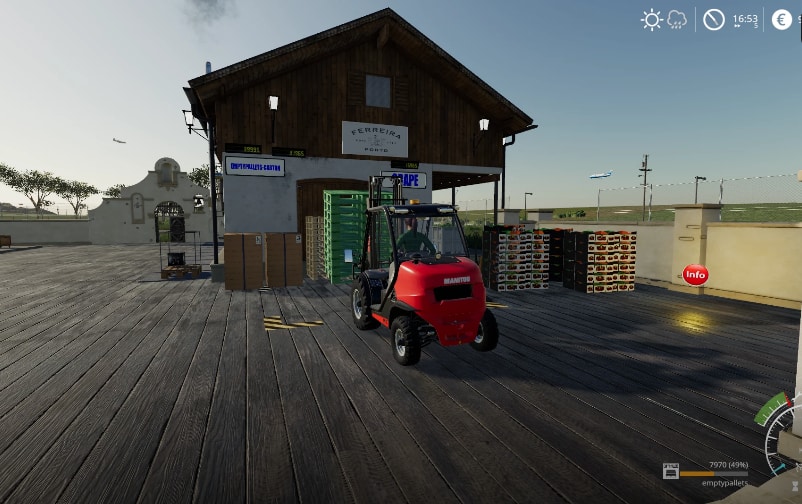This screenshot has width=802, height=504.
Task: Select the round clock dial icon
Action: pos(713,19)
